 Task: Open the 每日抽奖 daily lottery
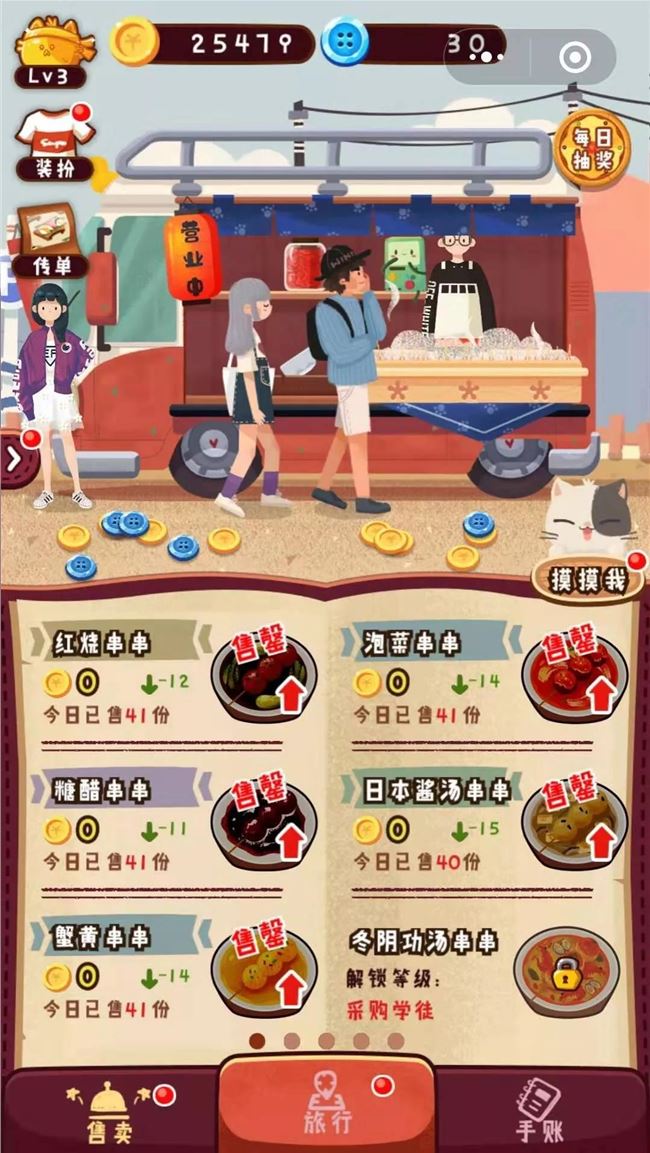click(591, 149)
